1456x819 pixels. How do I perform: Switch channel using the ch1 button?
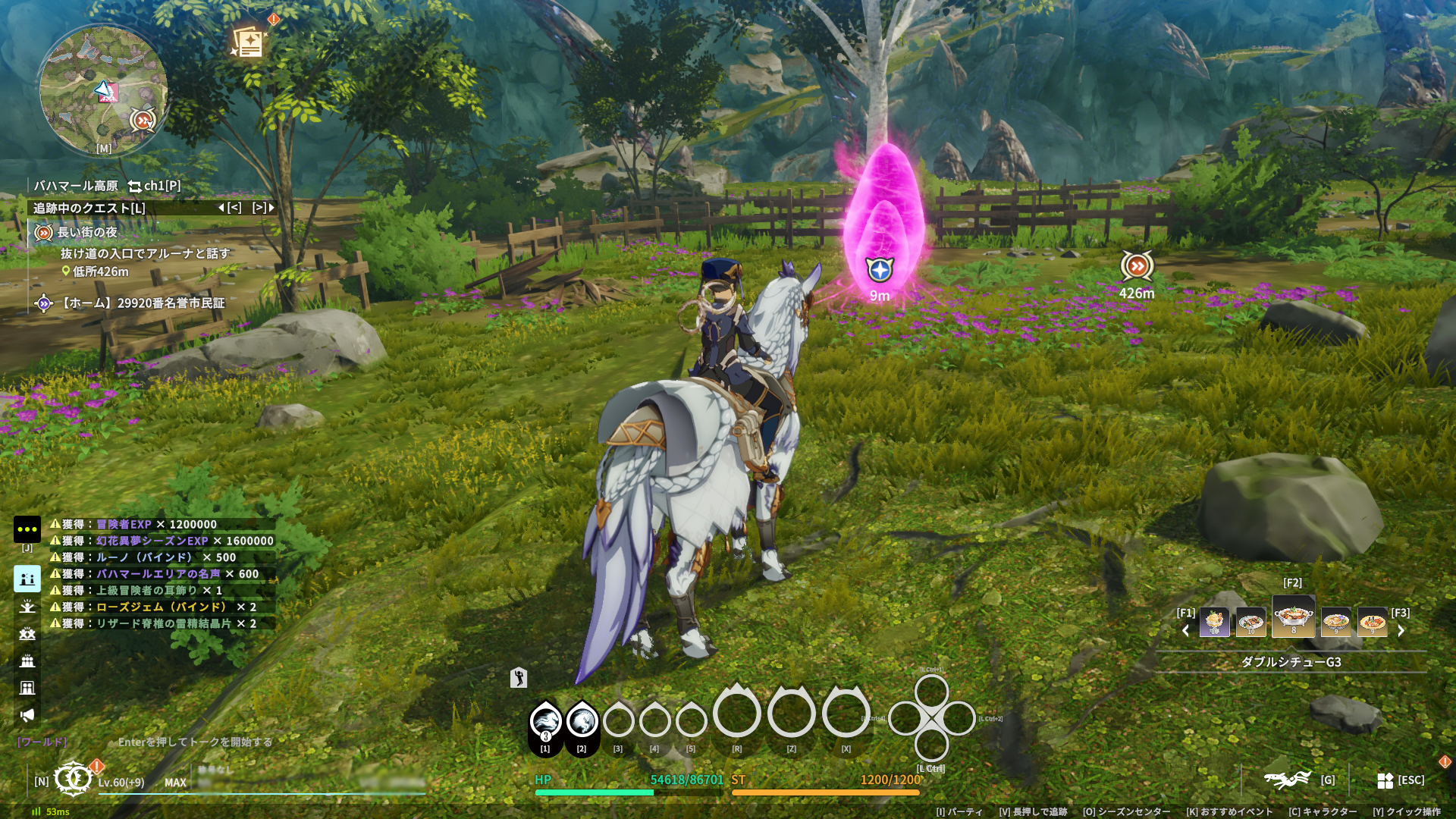(x=155, y=186)
